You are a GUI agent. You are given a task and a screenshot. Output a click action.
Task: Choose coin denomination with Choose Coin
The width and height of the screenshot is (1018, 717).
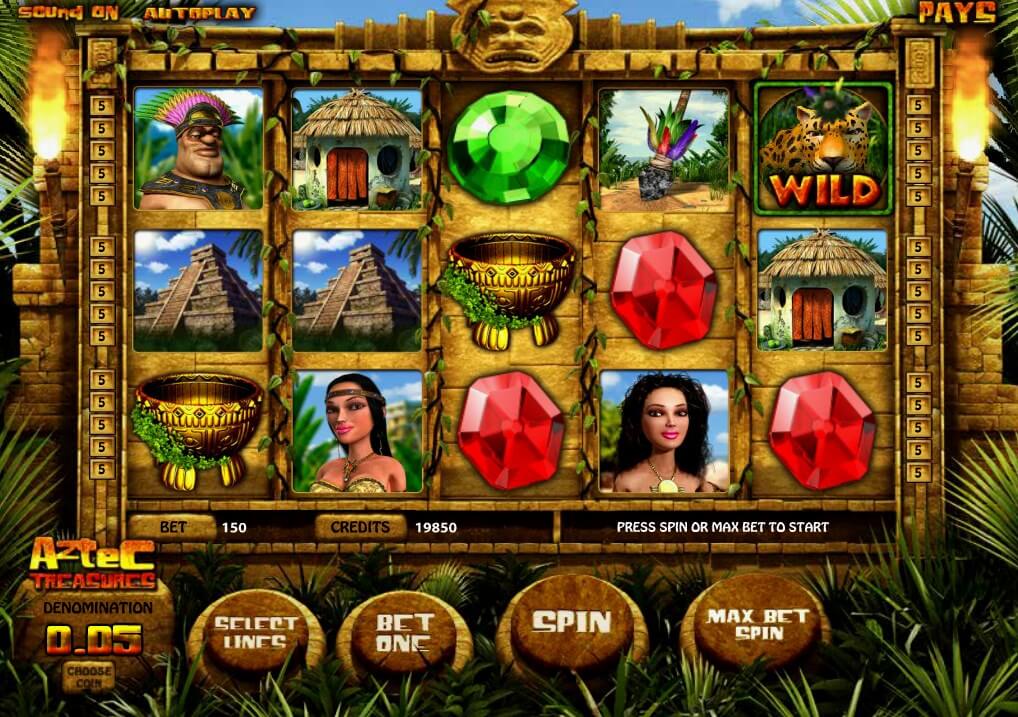(88, 674)
